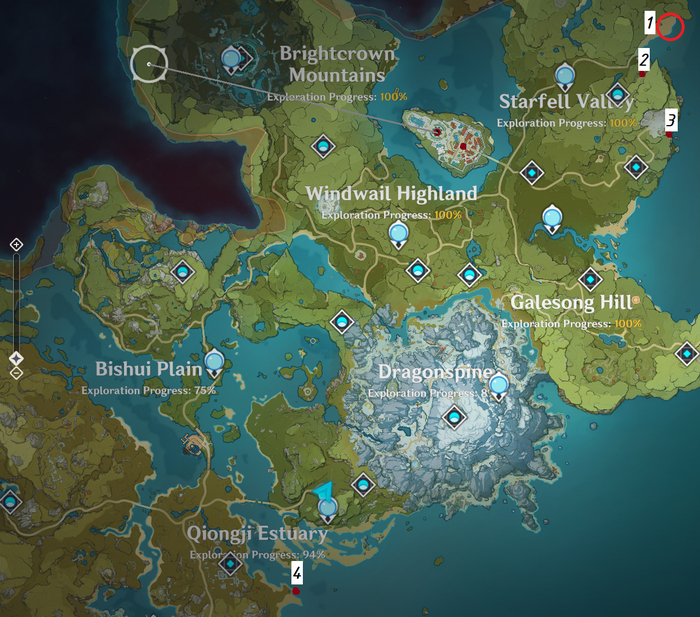The height and width of the screenshot is (617, 700).
Task: Choose the Windwail Highland Statue of the Seven
Action: [x=398, y=234]
